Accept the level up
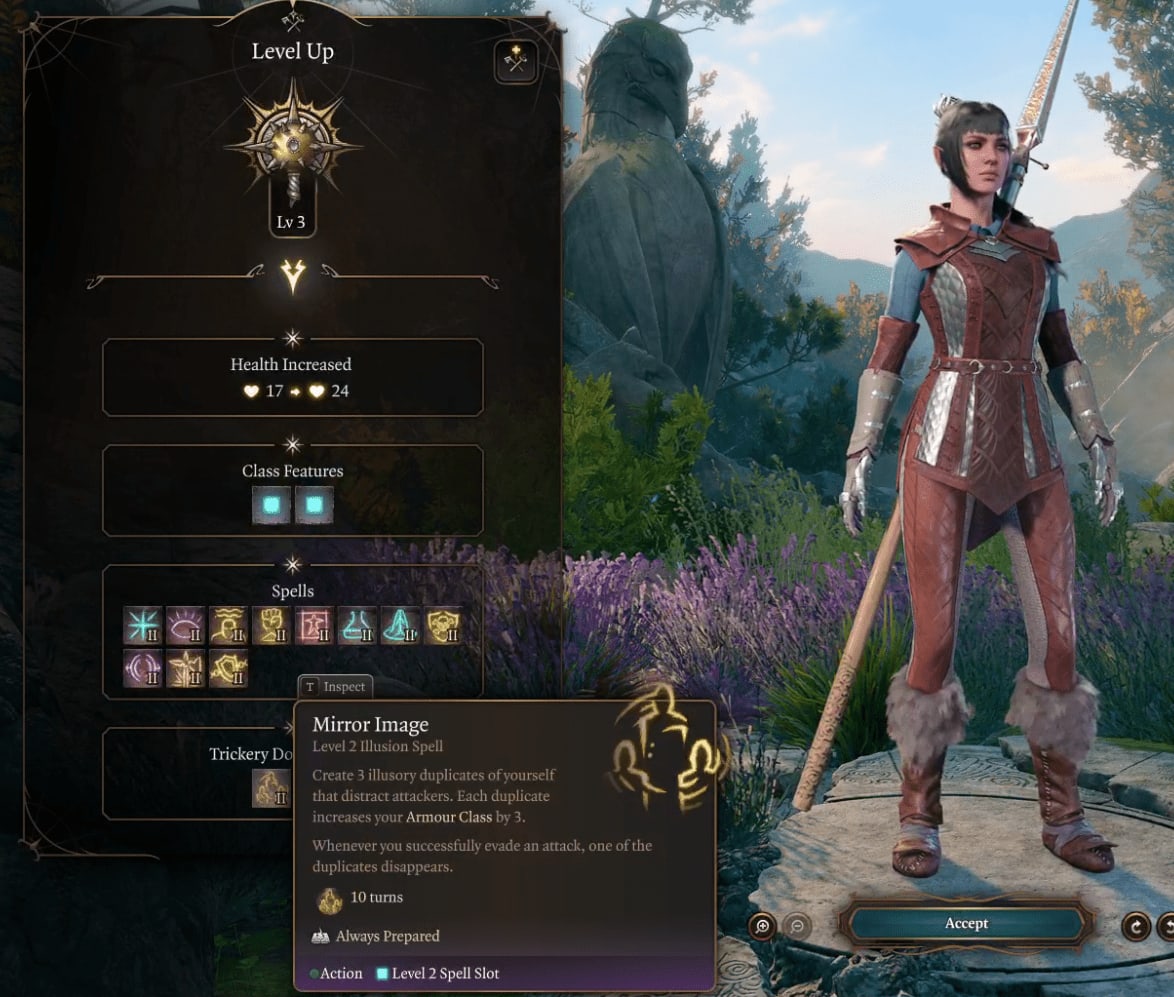Screen dimensions: 1174x997 click(x=966, y=924)
